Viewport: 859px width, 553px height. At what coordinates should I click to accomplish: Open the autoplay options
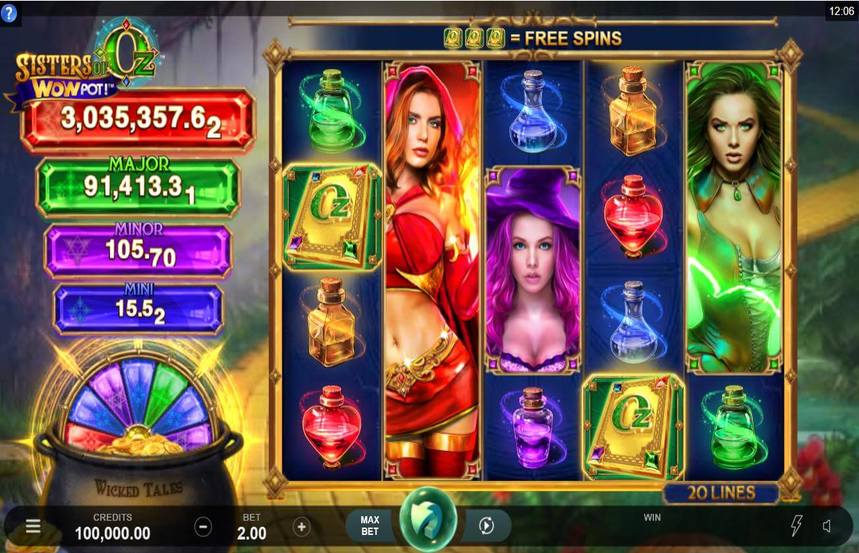tap(486, 526)
